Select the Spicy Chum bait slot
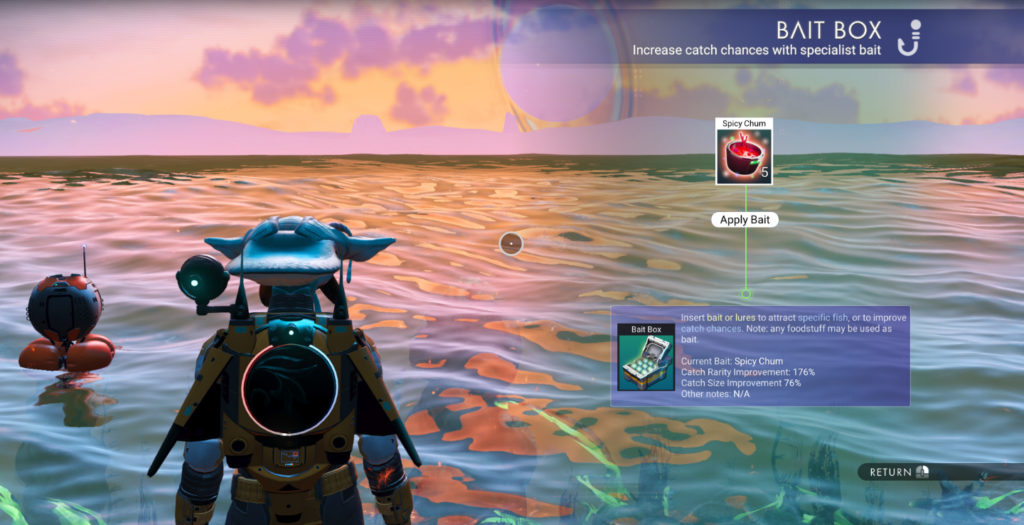The height and width of the screenshot is (525, 1024). pyautogui.click(x=744, y=156)
